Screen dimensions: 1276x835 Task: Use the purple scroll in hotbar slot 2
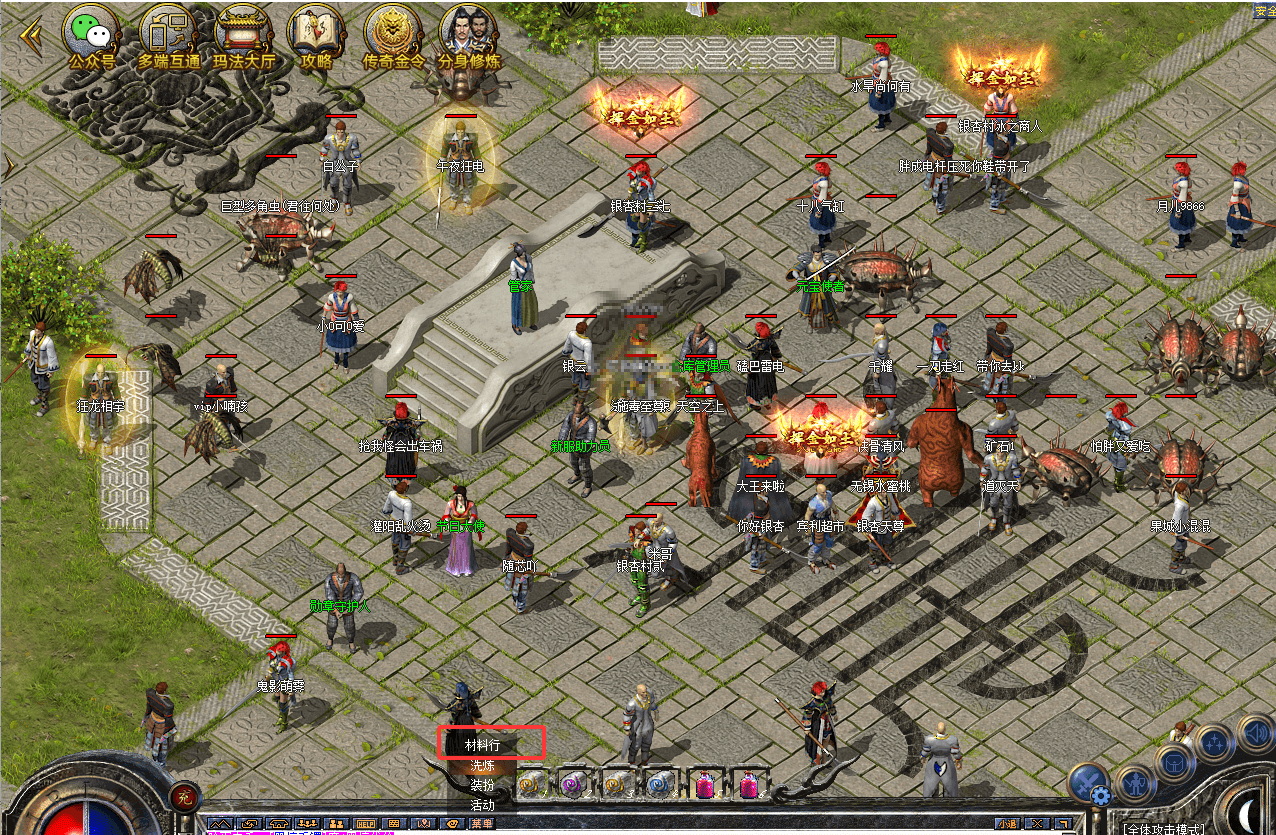[x=573, y=783]
